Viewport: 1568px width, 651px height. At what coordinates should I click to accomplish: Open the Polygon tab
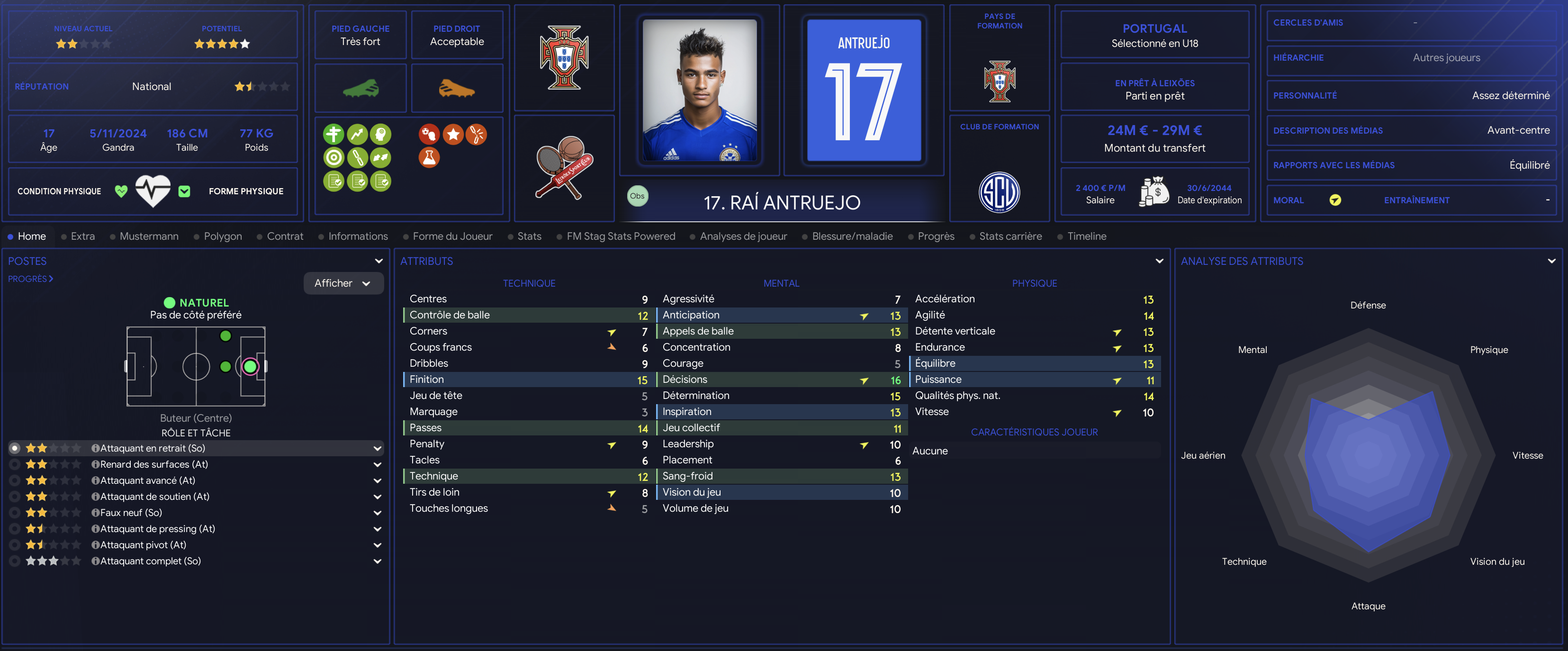point(222,236)
